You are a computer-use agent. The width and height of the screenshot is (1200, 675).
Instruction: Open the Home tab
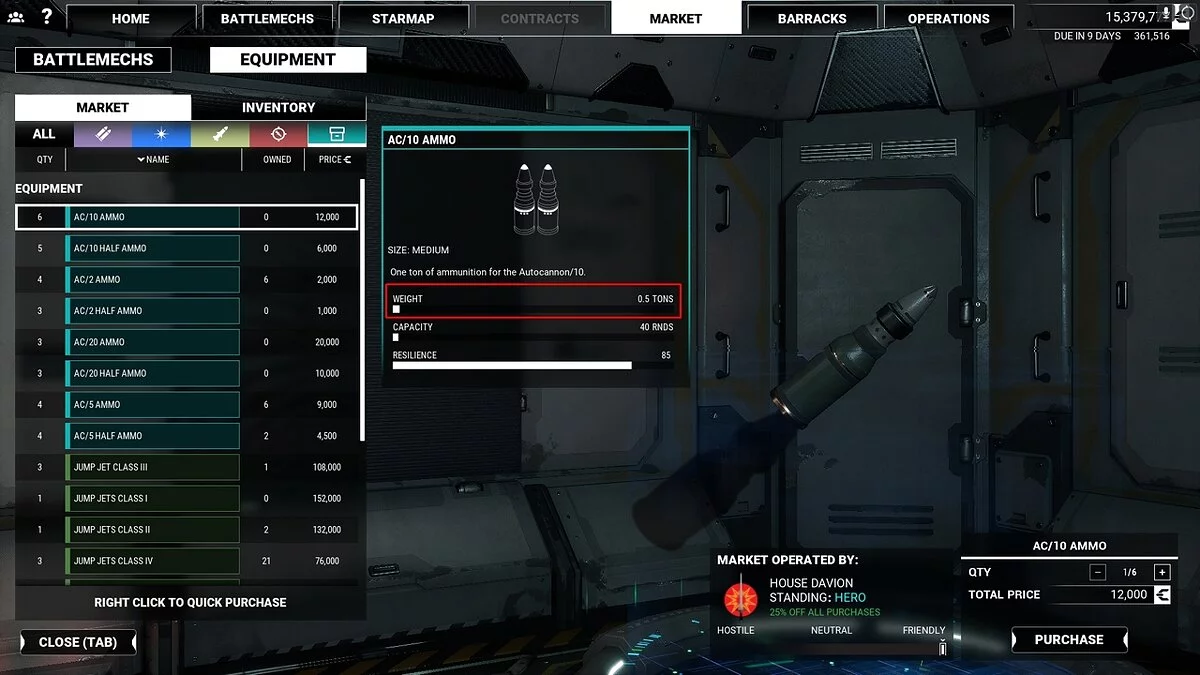coord(131,18)
